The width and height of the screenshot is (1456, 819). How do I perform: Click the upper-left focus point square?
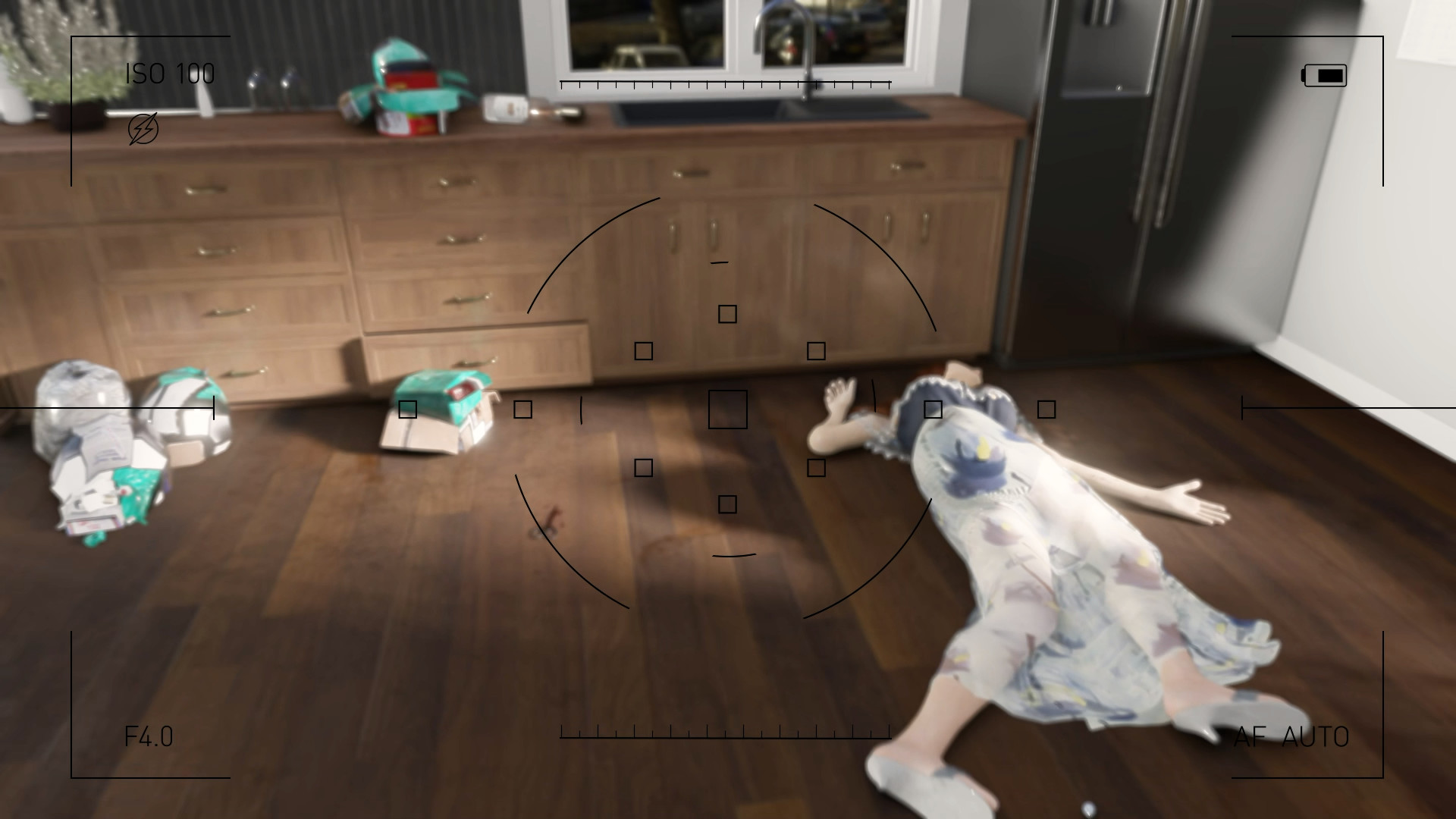(x=645, y=350)
